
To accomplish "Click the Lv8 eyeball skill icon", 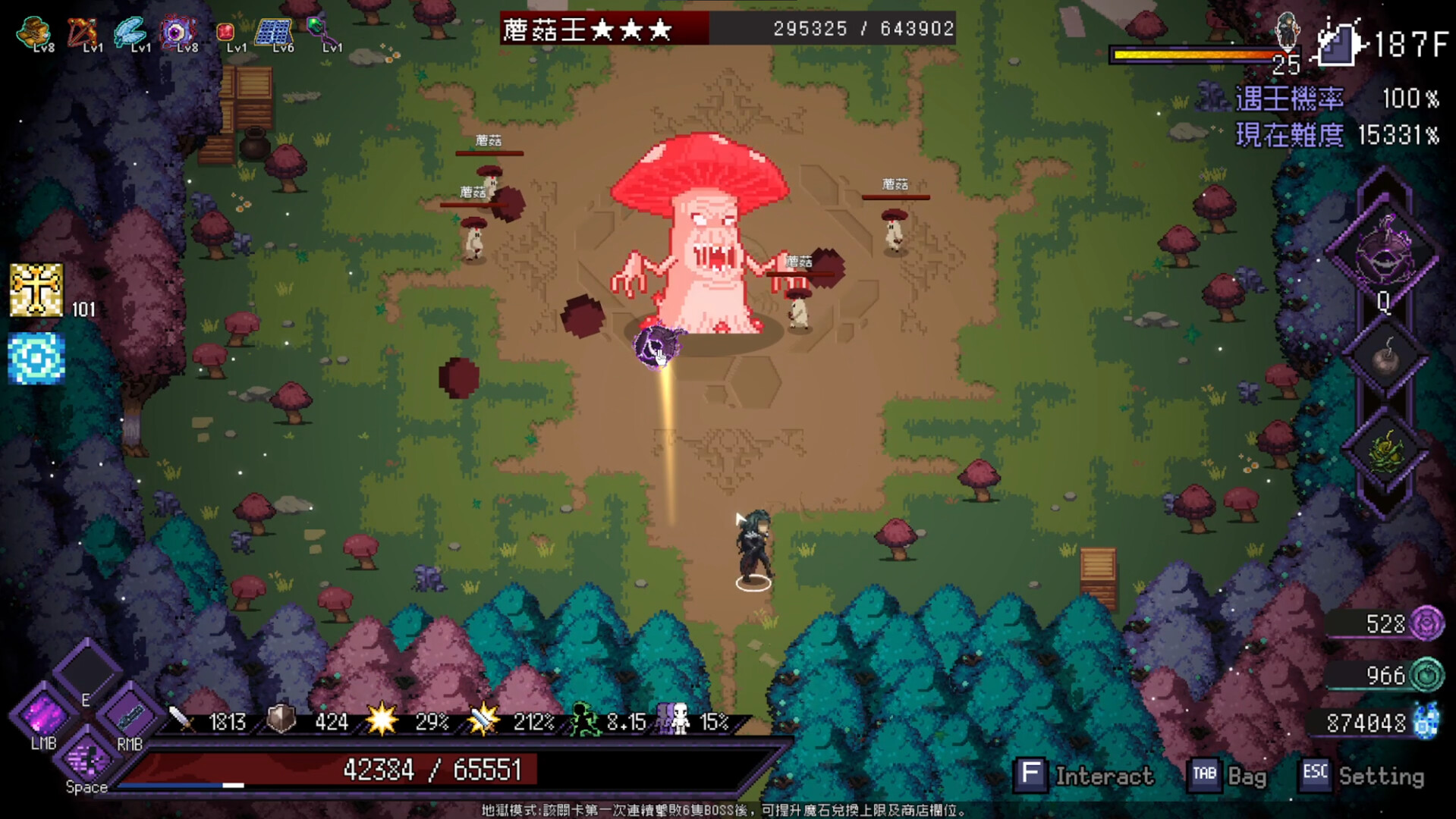I will point(179,30).
